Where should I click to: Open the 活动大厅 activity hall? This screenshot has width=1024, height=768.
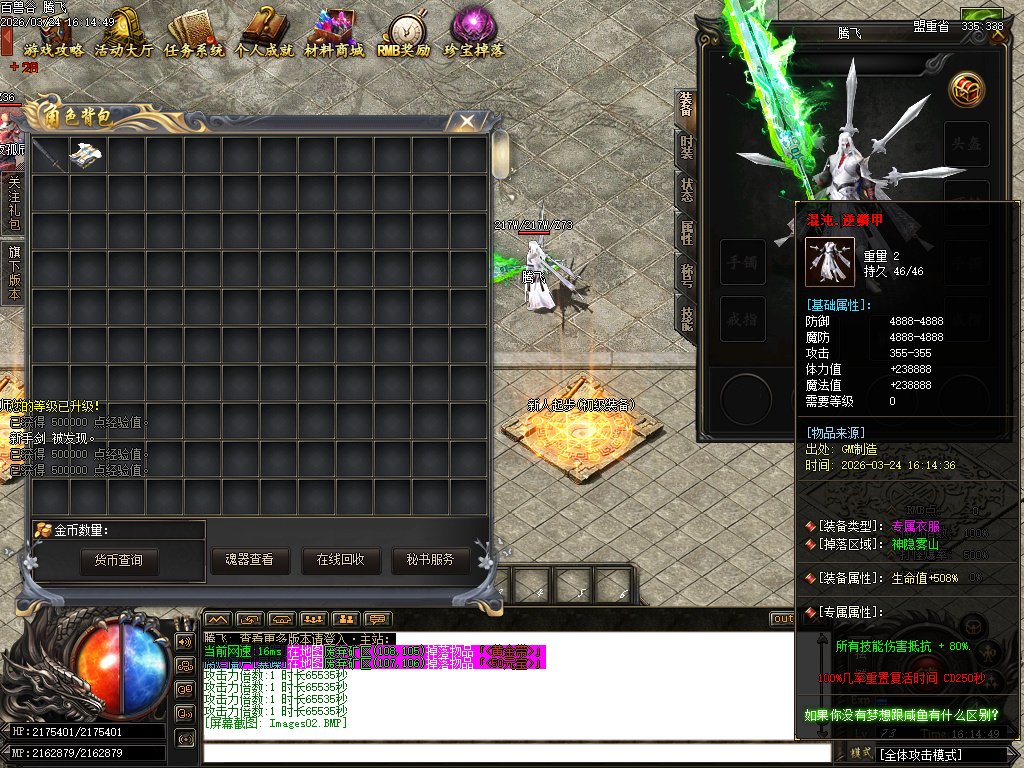pyautogui.click(x=124, y=35)
